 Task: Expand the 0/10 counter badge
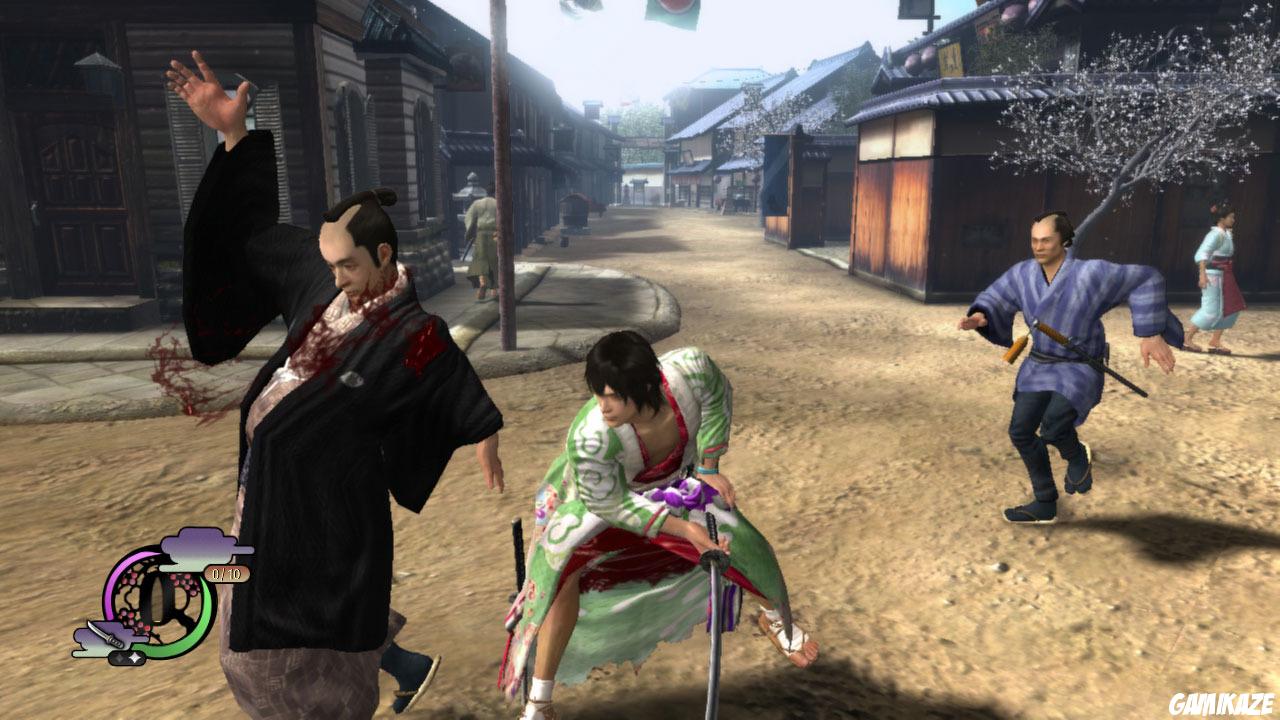coord(225,574)
